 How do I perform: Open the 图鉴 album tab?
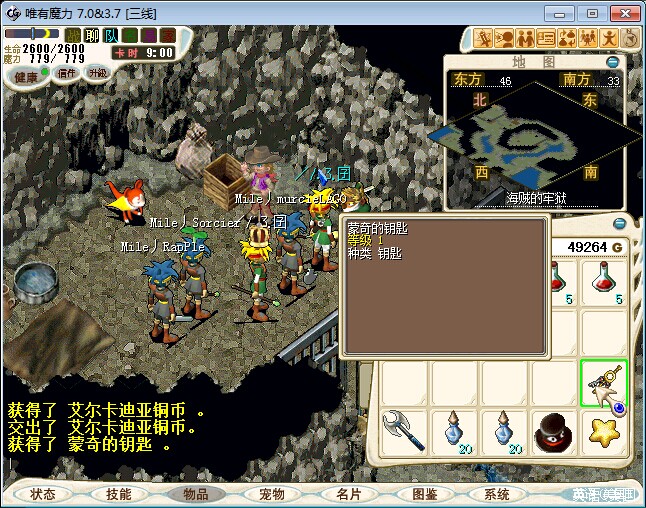(423, 494)
